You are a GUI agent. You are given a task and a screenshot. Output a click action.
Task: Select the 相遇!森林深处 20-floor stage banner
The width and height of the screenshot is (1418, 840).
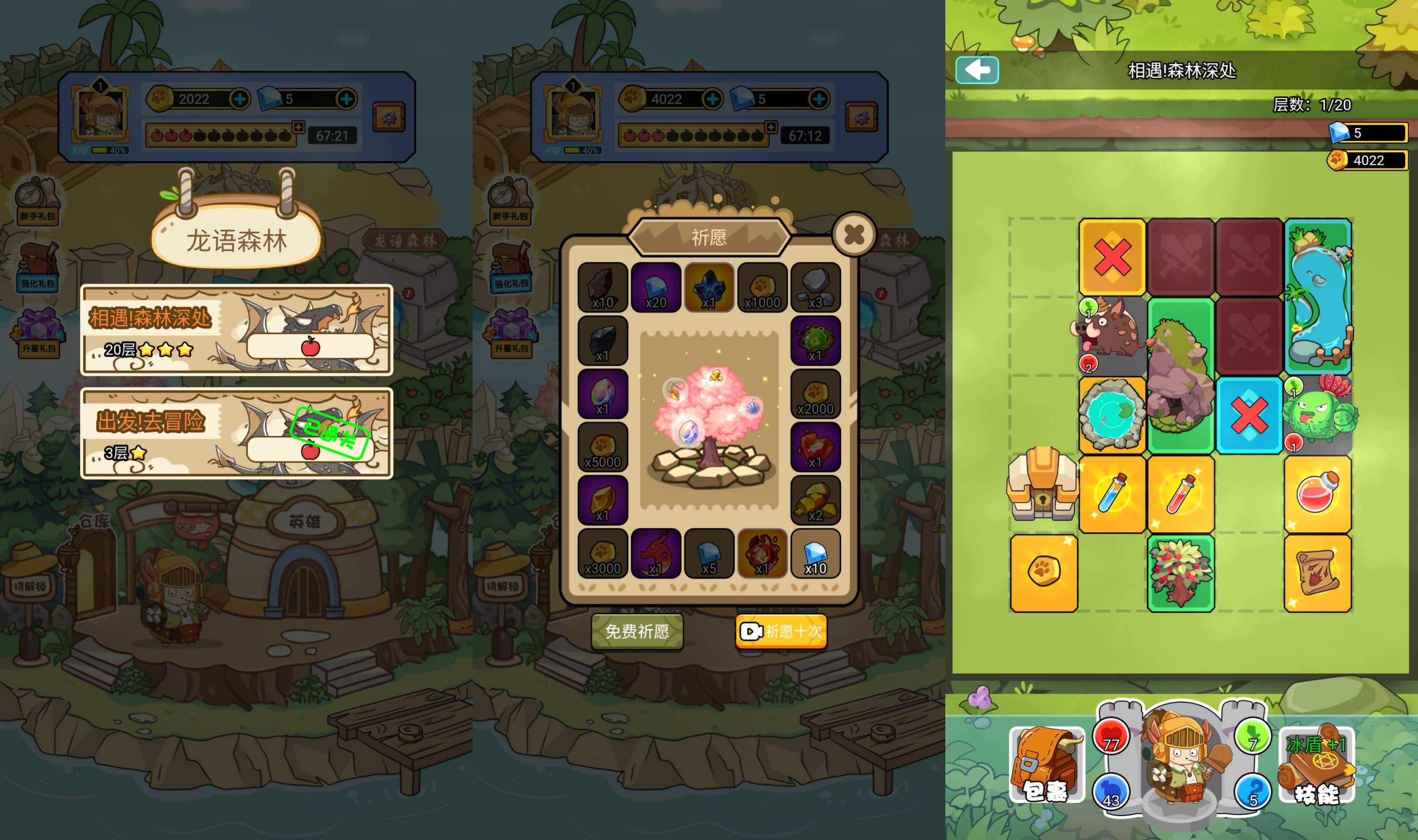[237, 330]
